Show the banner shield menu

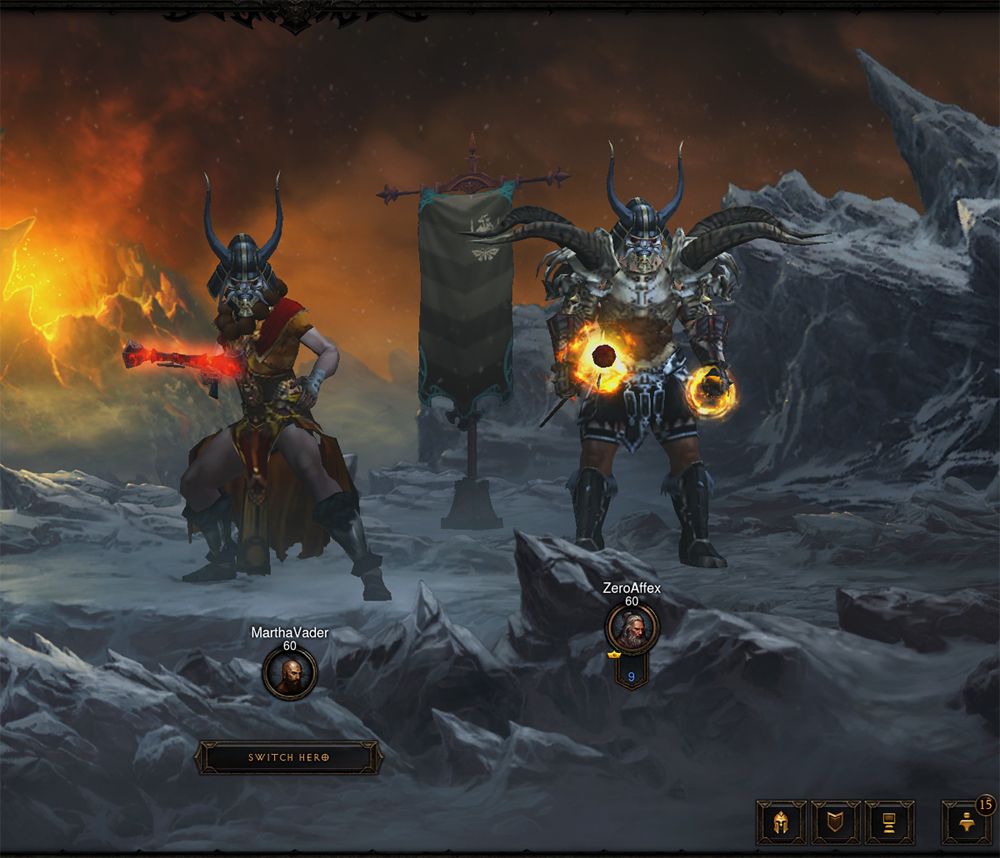pos(835,822)
